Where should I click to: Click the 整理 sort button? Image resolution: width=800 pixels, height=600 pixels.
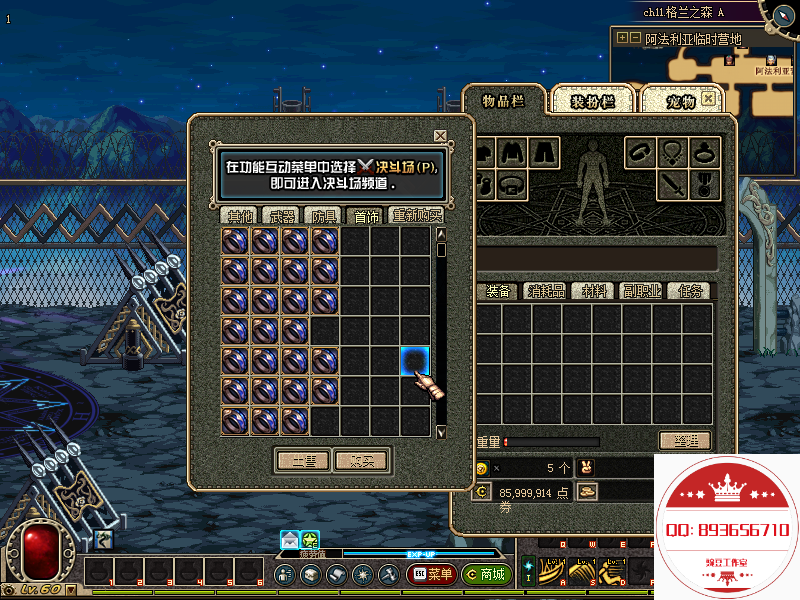pos(684,441)
